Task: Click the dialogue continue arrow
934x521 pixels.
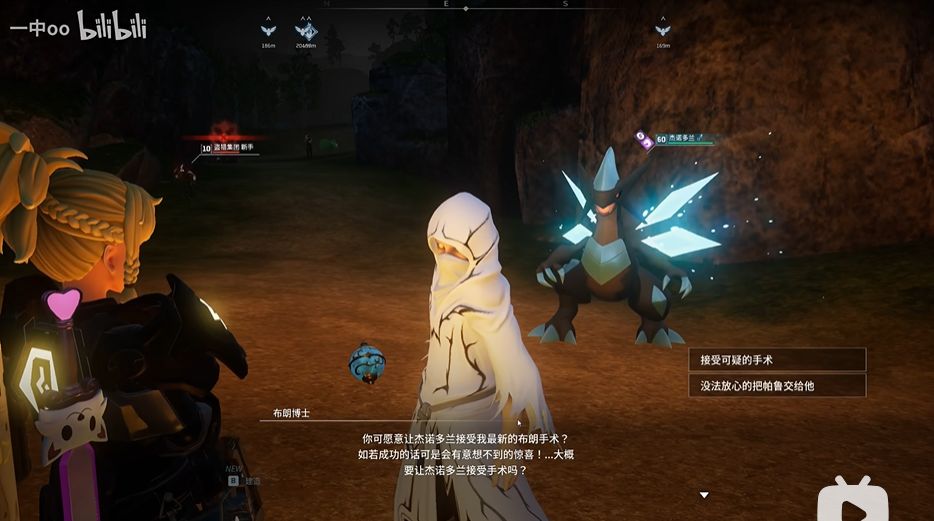Action: point(704,495)
